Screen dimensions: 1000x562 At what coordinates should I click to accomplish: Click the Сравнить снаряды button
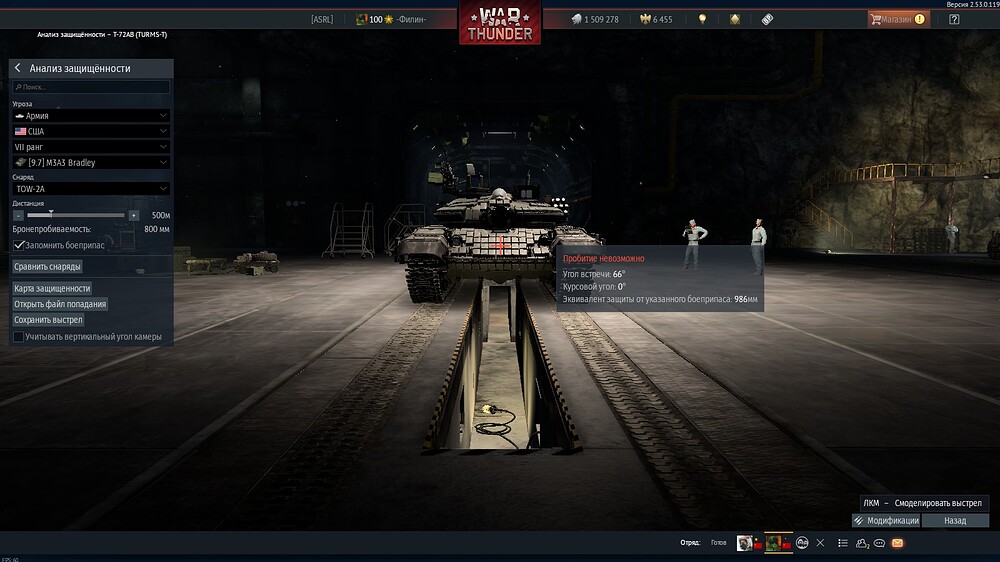coord(48,267)
